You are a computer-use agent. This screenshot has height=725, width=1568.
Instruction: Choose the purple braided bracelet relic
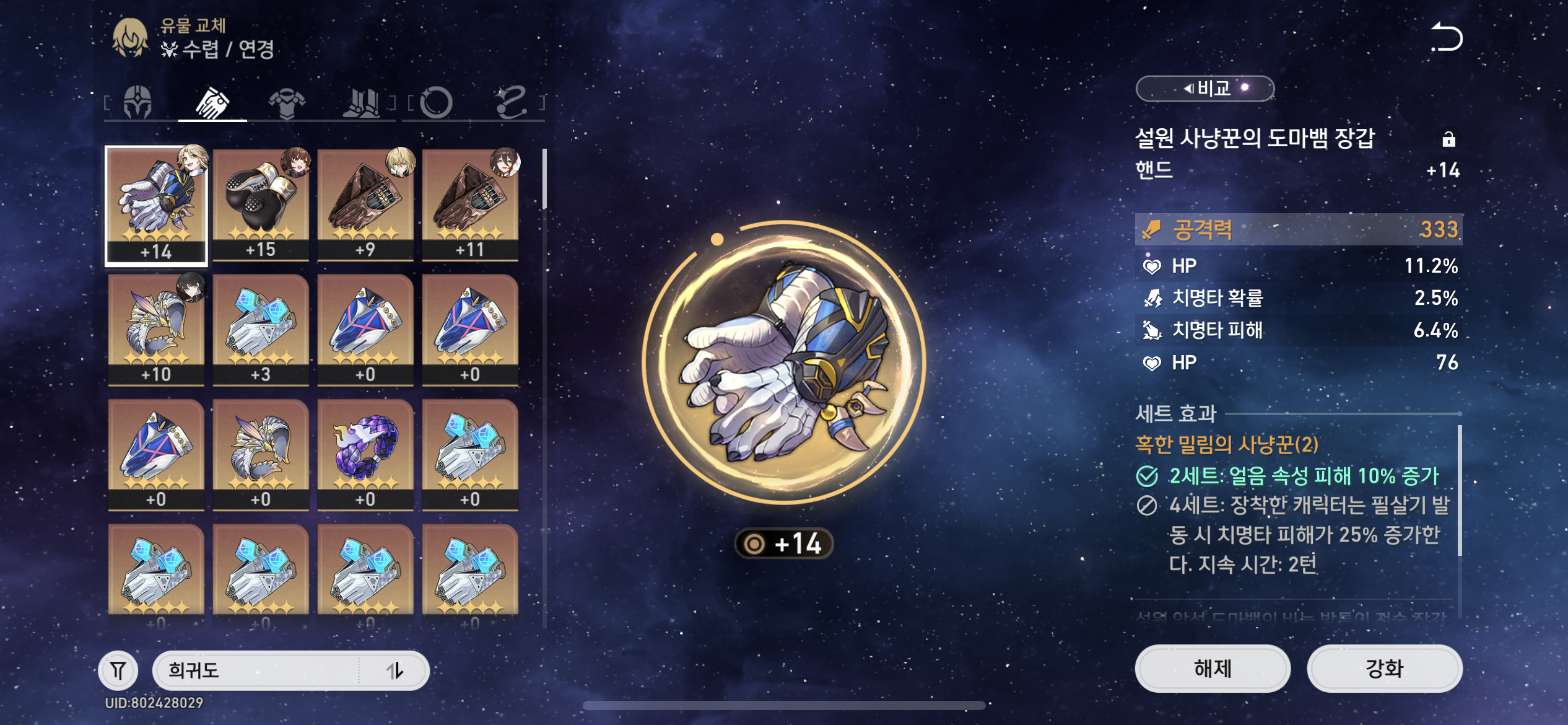tap(365, 455)
